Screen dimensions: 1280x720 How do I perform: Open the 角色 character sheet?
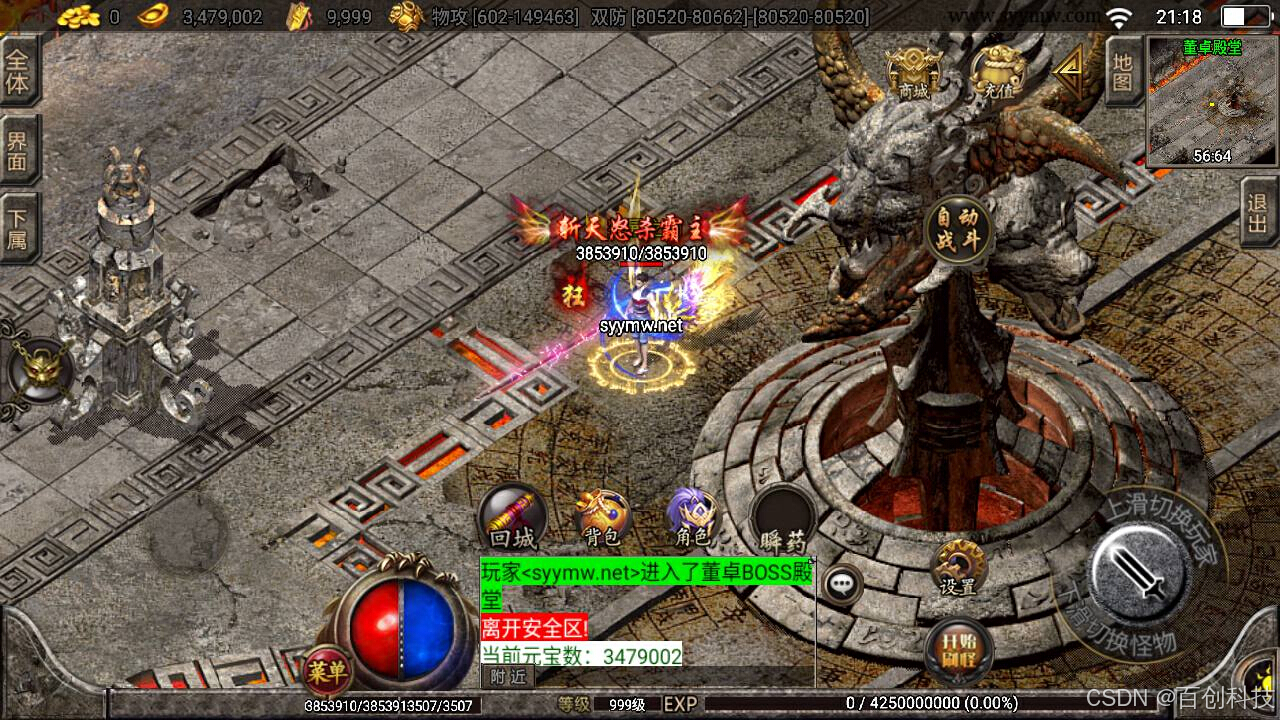[692, 519]
